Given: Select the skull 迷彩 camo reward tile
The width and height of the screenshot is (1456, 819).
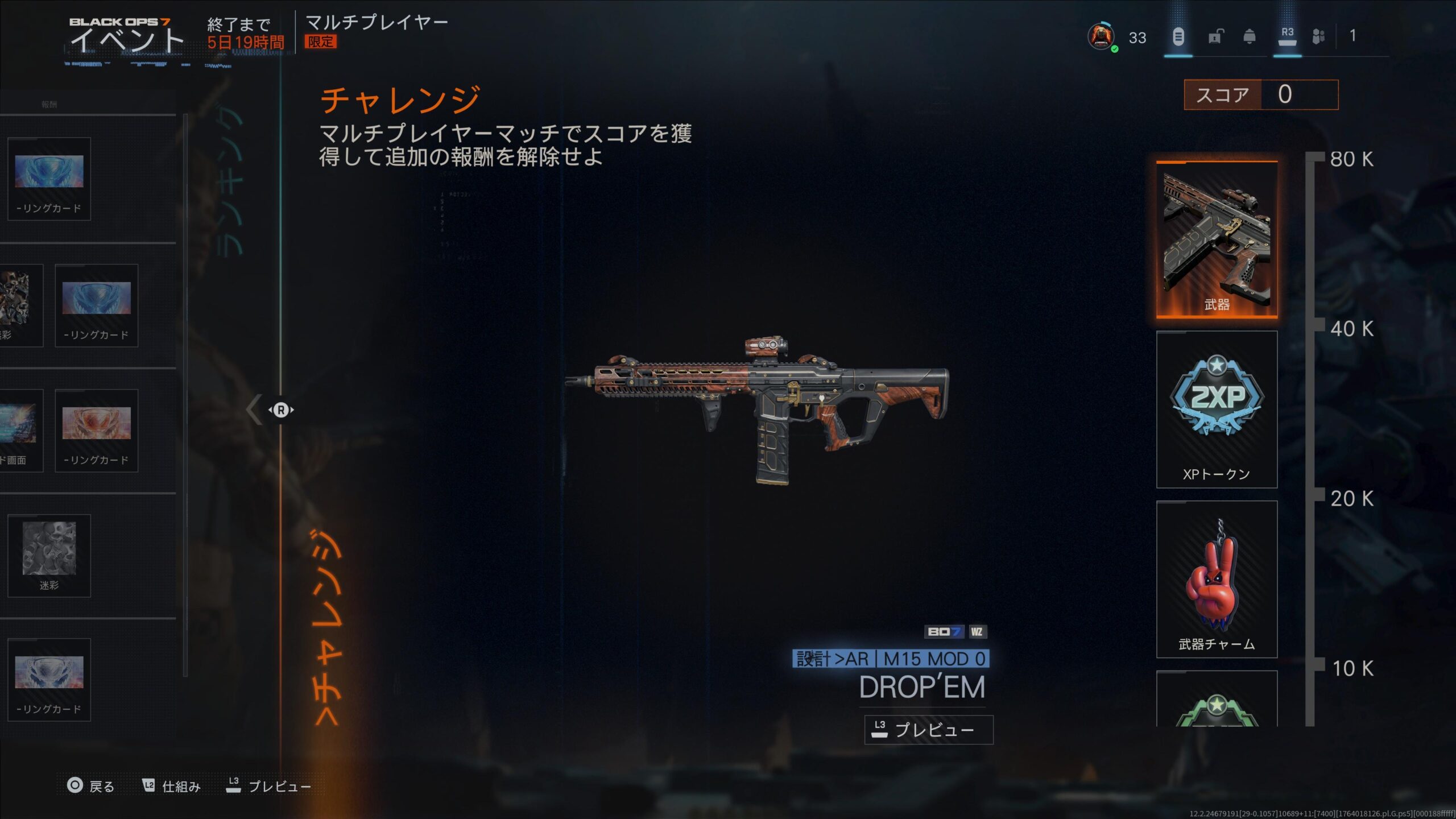Looking at the screenshot, I should [49, 555].
